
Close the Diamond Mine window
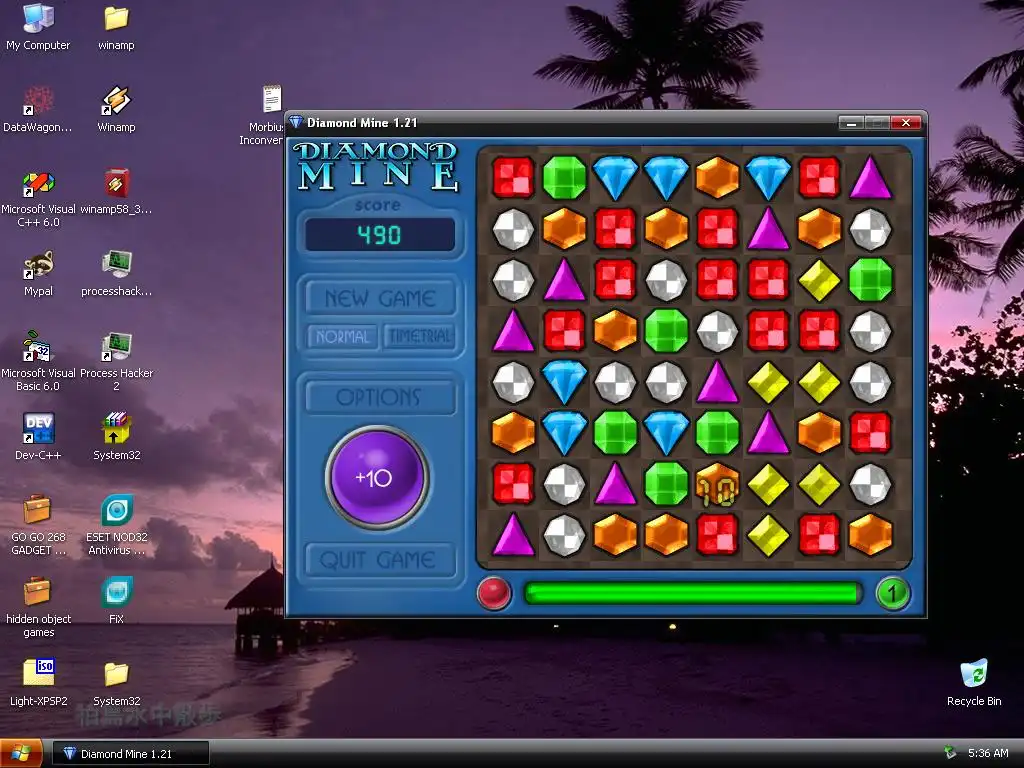pos(906,123)
